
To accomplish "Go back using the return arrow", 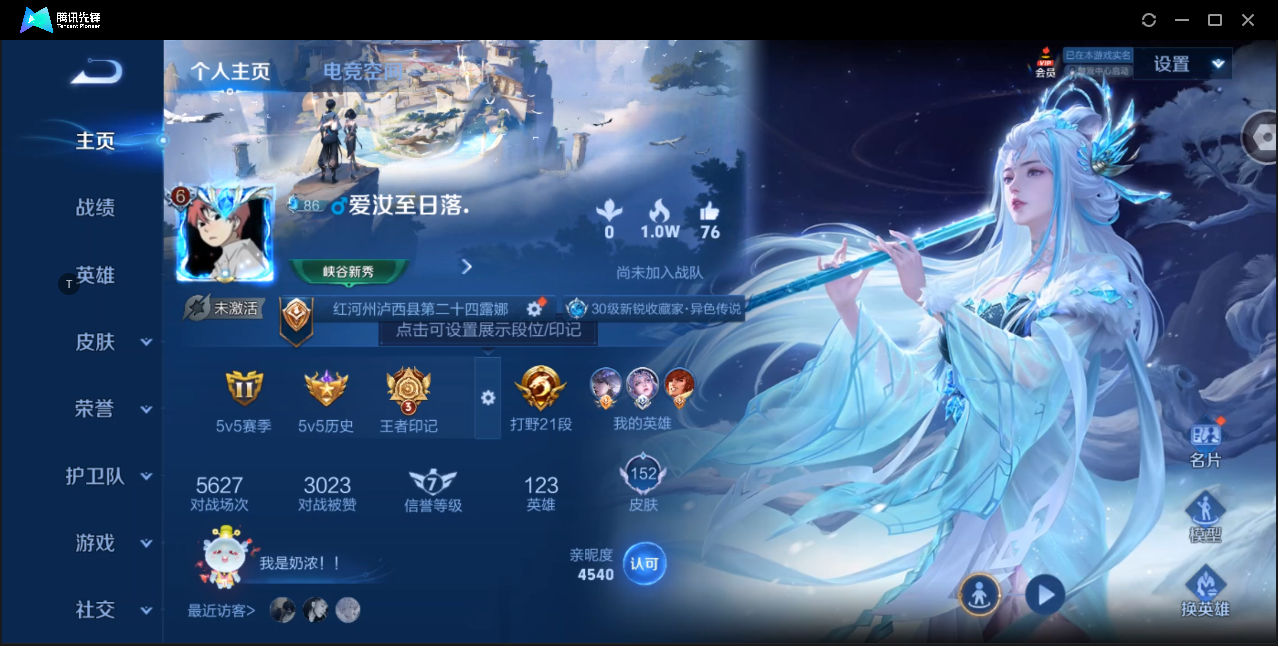I will click(x=97, y=71).
